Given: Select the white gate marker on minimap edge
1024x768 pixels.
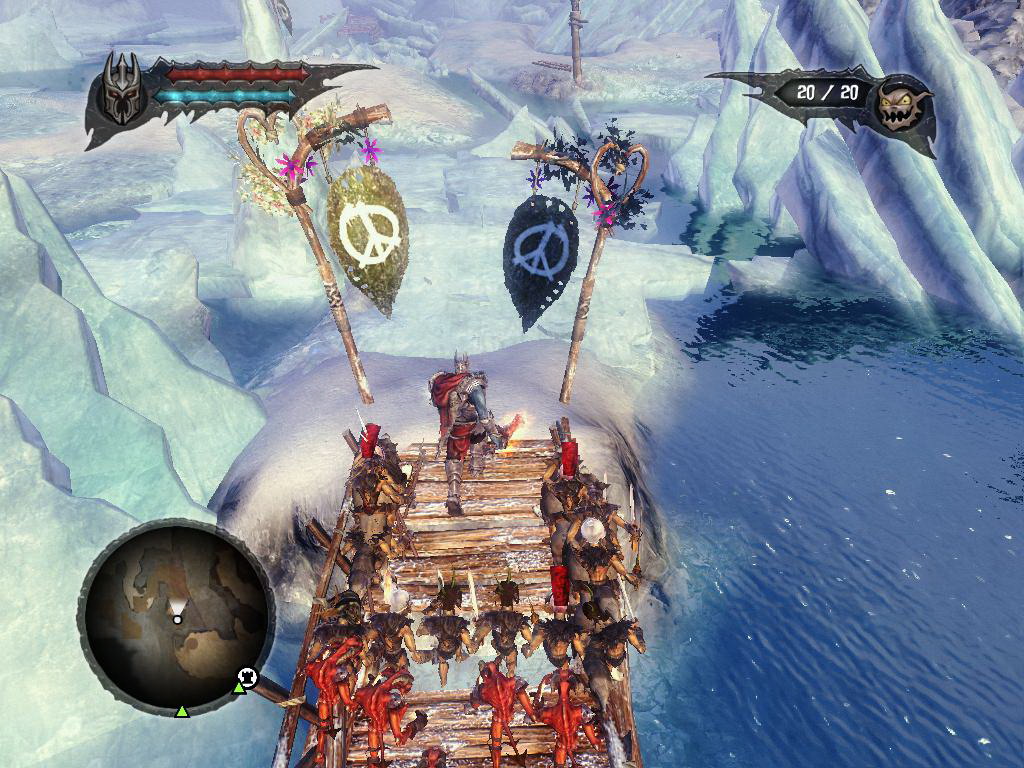Looking at the screenshot, I should click(248, 678).
